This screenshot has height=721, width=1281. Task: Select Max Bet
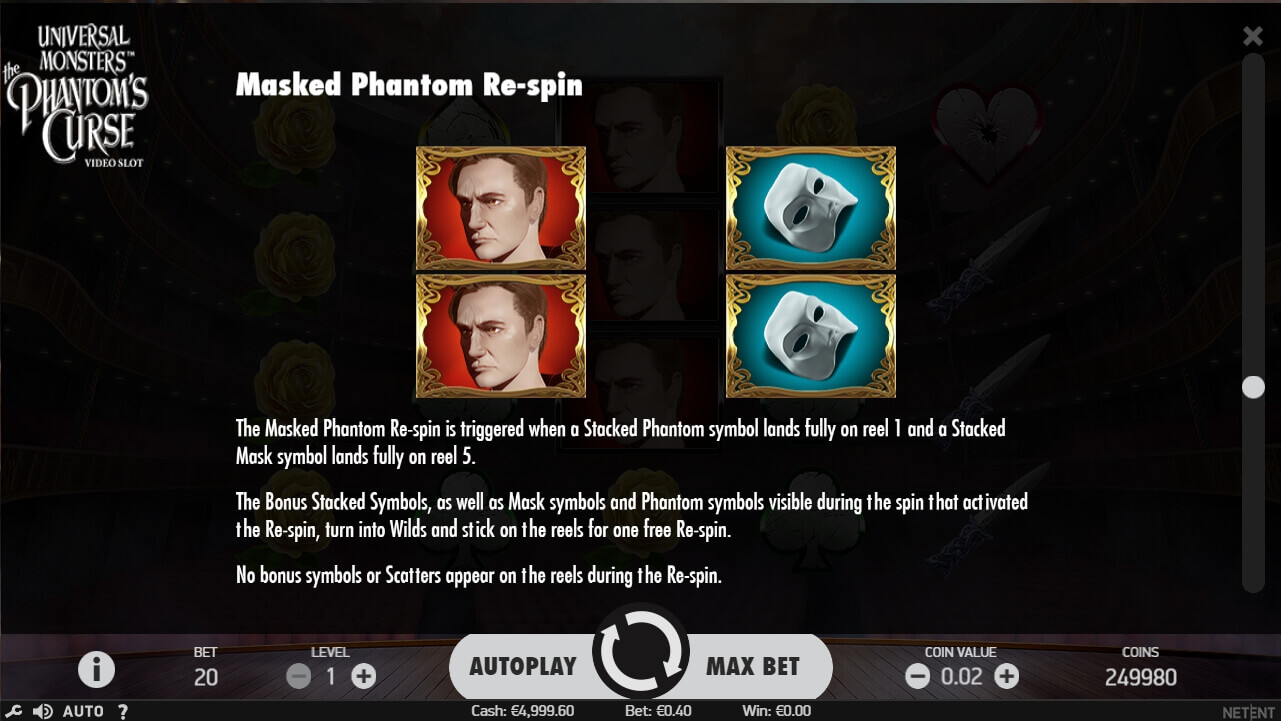753,667
